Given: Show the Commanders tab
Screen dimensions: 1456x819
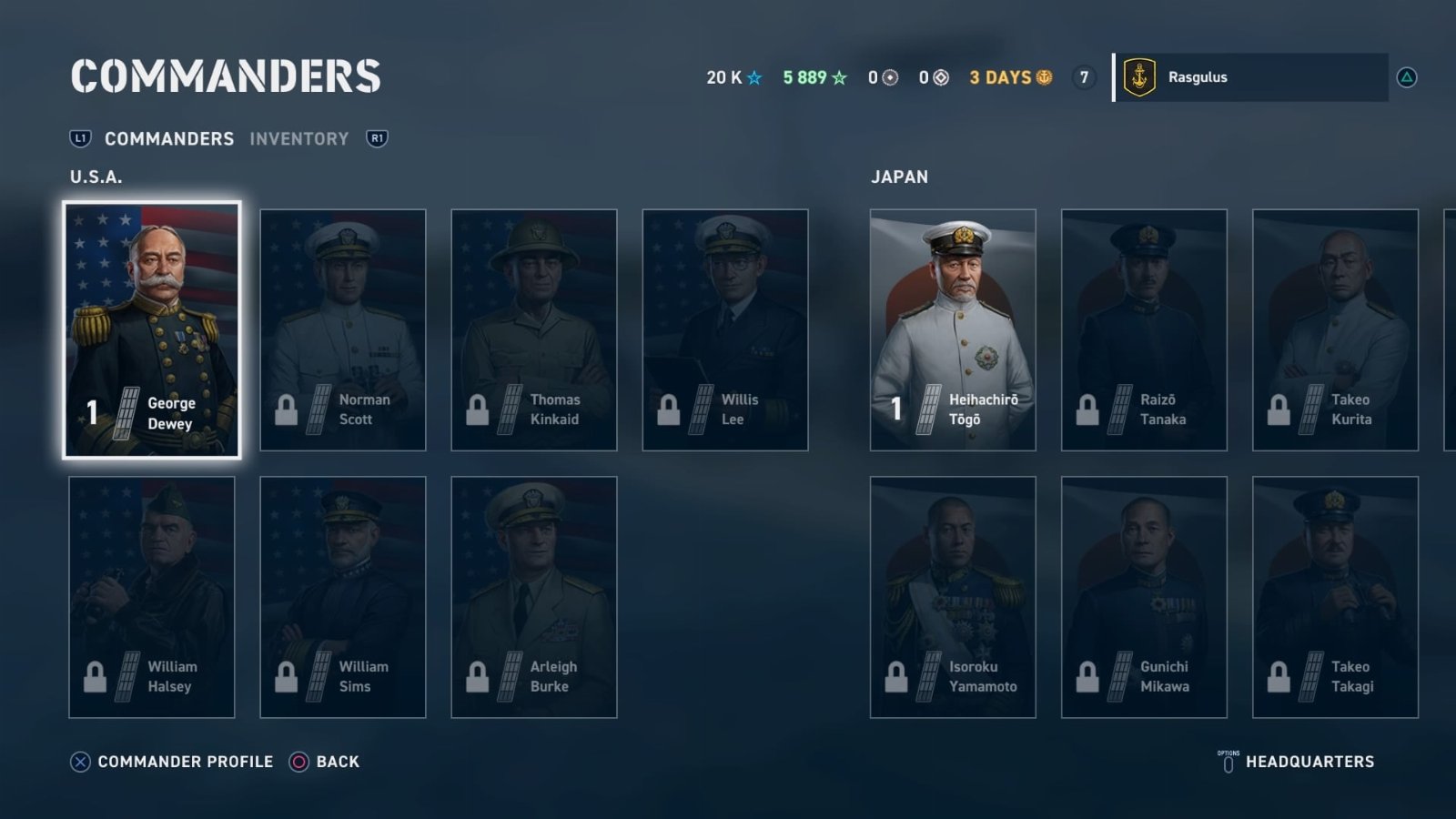Looking at the screenshot, I should (169, 139).
